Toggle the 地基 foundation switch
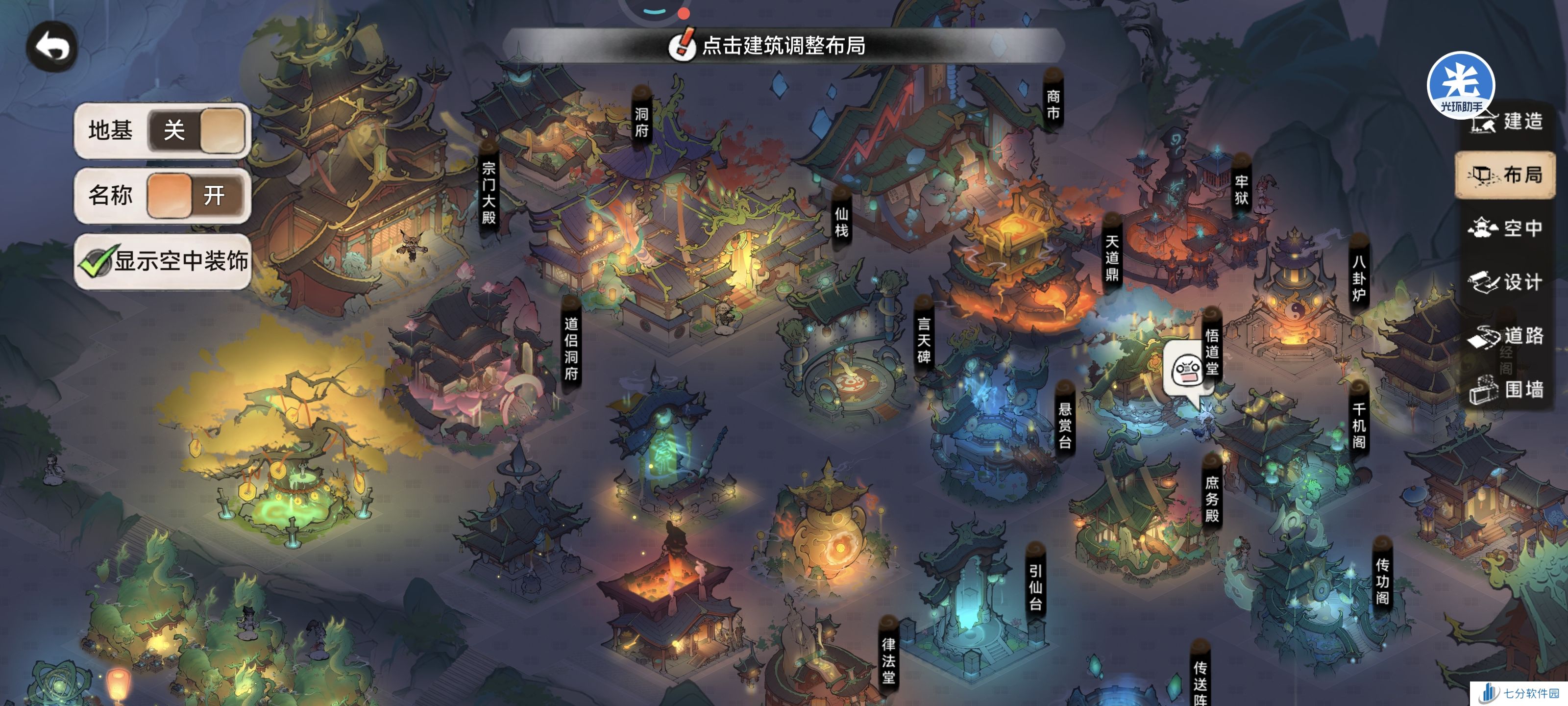Image resolution: width=1568 pixels, height=706 pixels. (x=196, y=130)
